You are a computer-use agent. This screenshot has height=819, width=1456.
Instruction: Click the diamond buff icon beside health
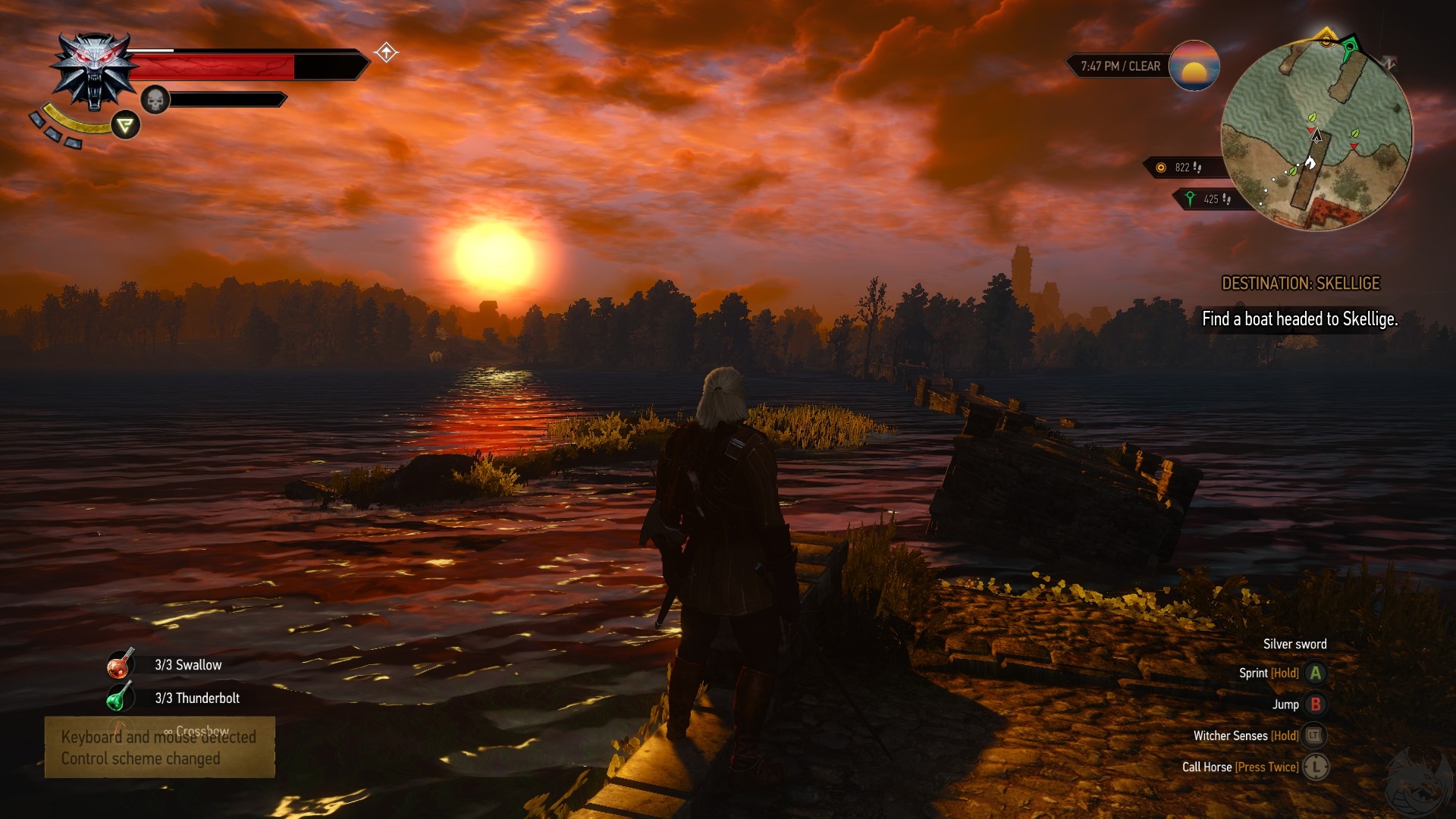[x=386, y=52]
